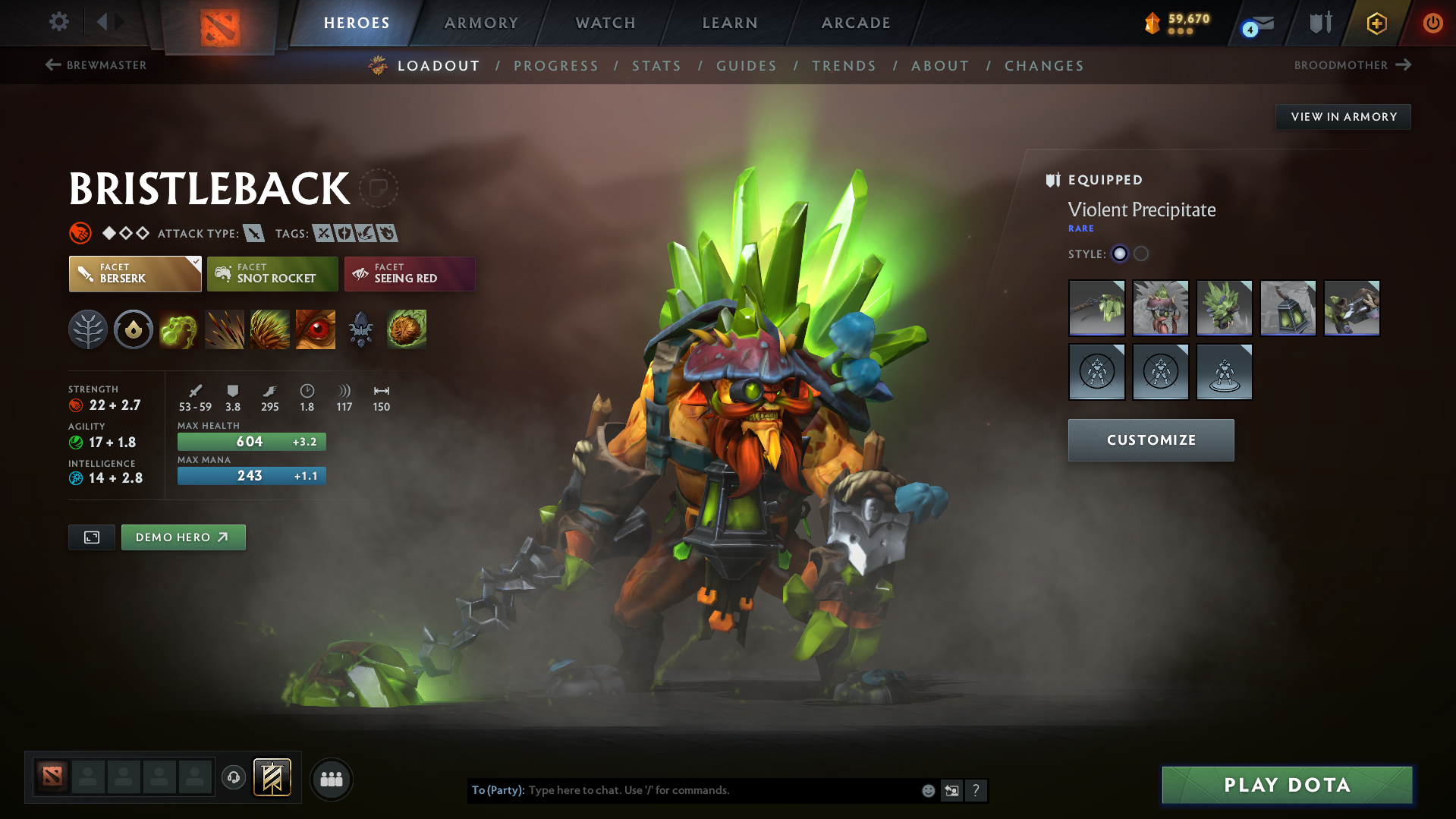Select the Hairball shard ability icon
The height and width of the screenshot is (819, 1456).
tap(407, 329)
